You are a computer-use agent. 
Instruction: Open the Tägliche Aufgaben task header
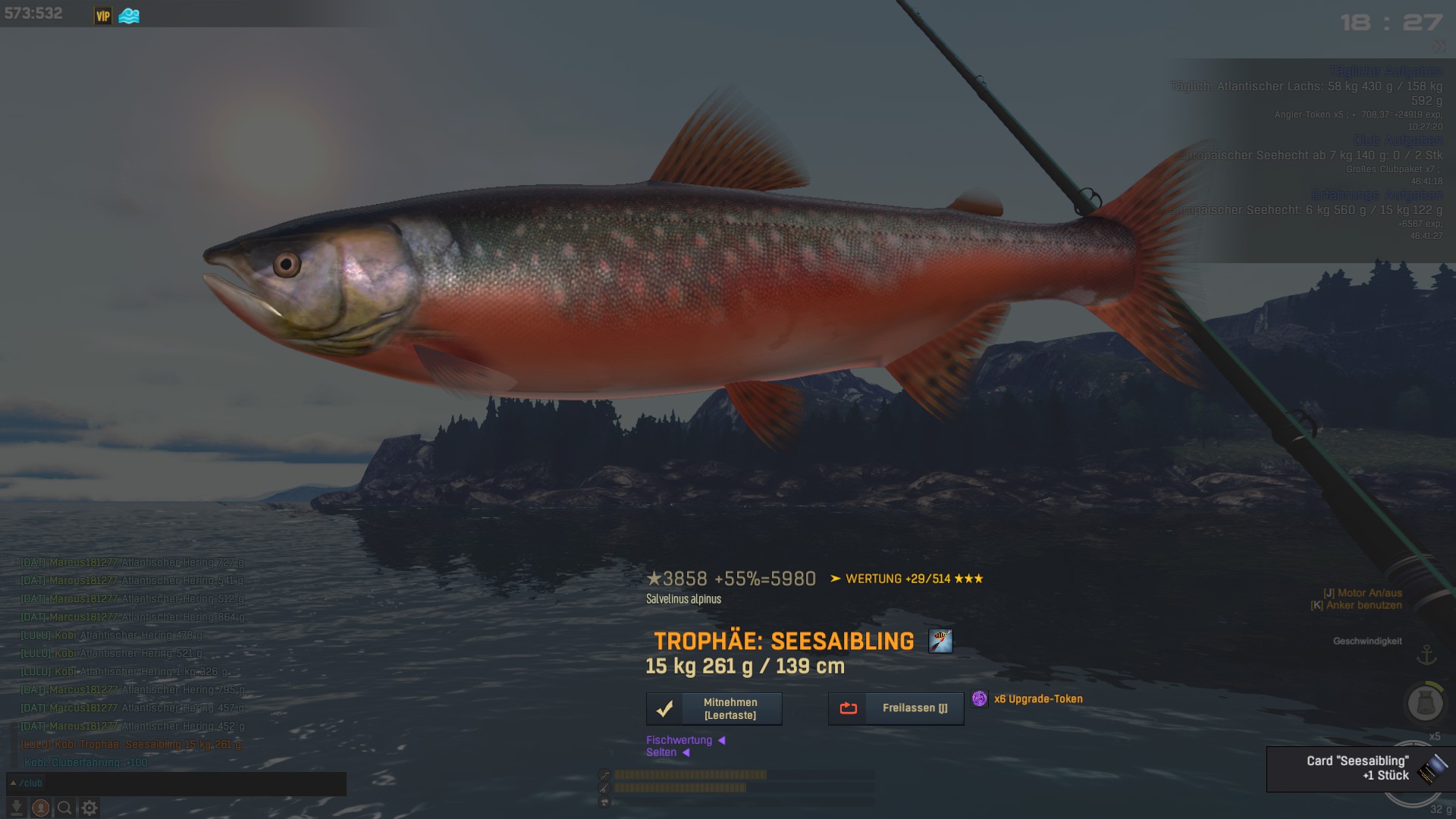coord(1385,71)
